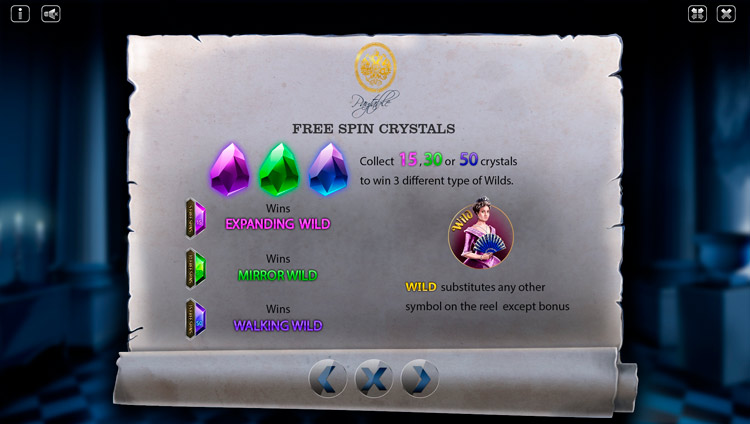
Task: Go to the previous paytable page
Action: (x=328, y=378)
